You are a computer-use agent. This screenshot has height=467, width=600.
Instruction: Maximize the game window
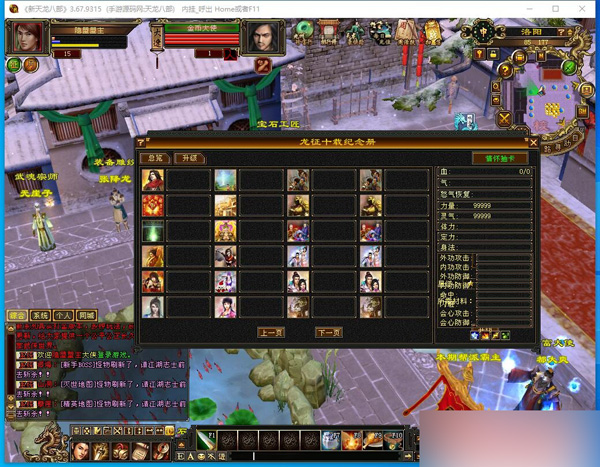(556, 9)
